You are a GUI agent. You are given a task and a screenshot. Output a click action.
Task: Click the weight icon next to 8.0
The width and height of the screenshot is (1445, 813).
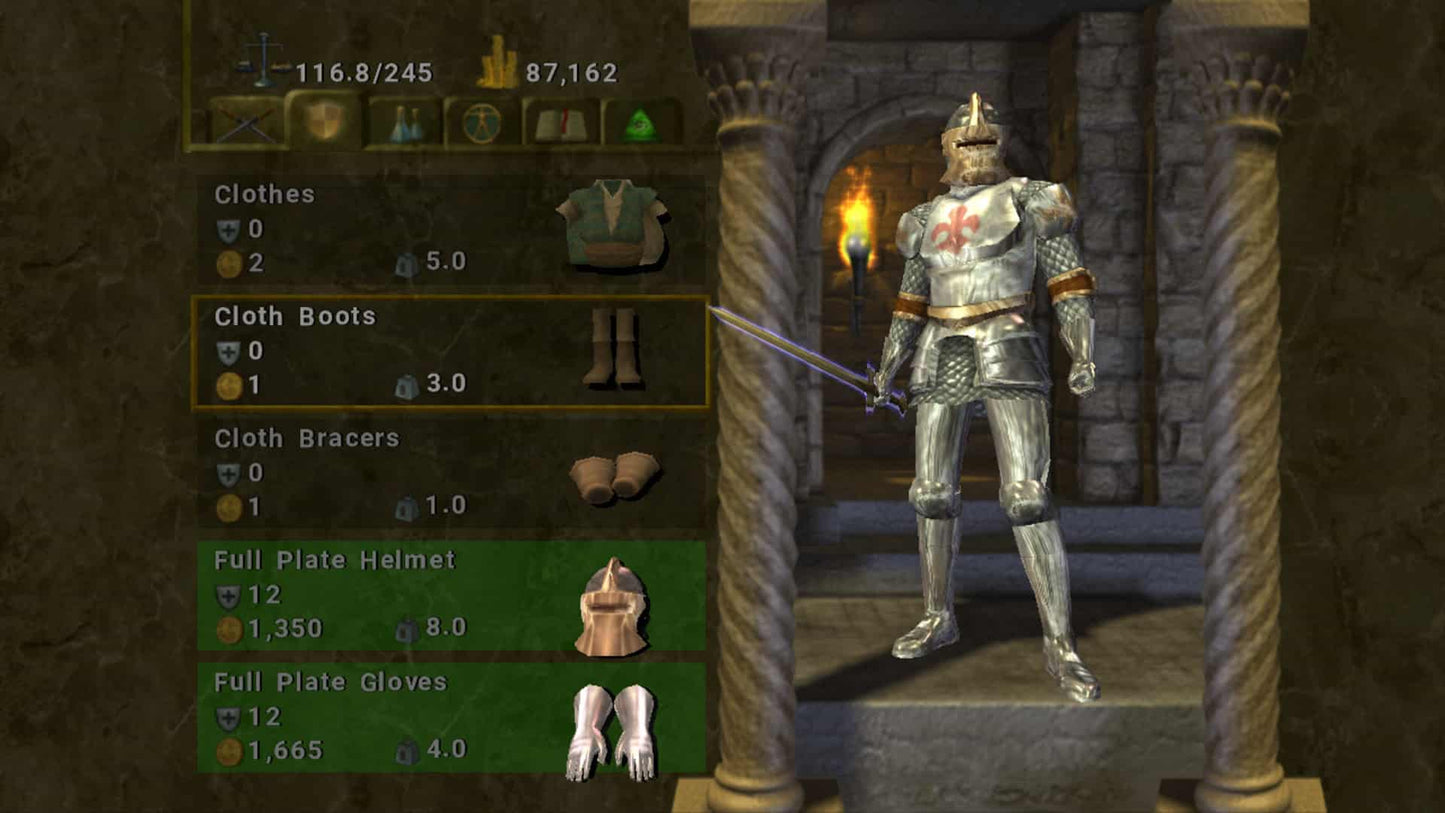pos(407,629)
